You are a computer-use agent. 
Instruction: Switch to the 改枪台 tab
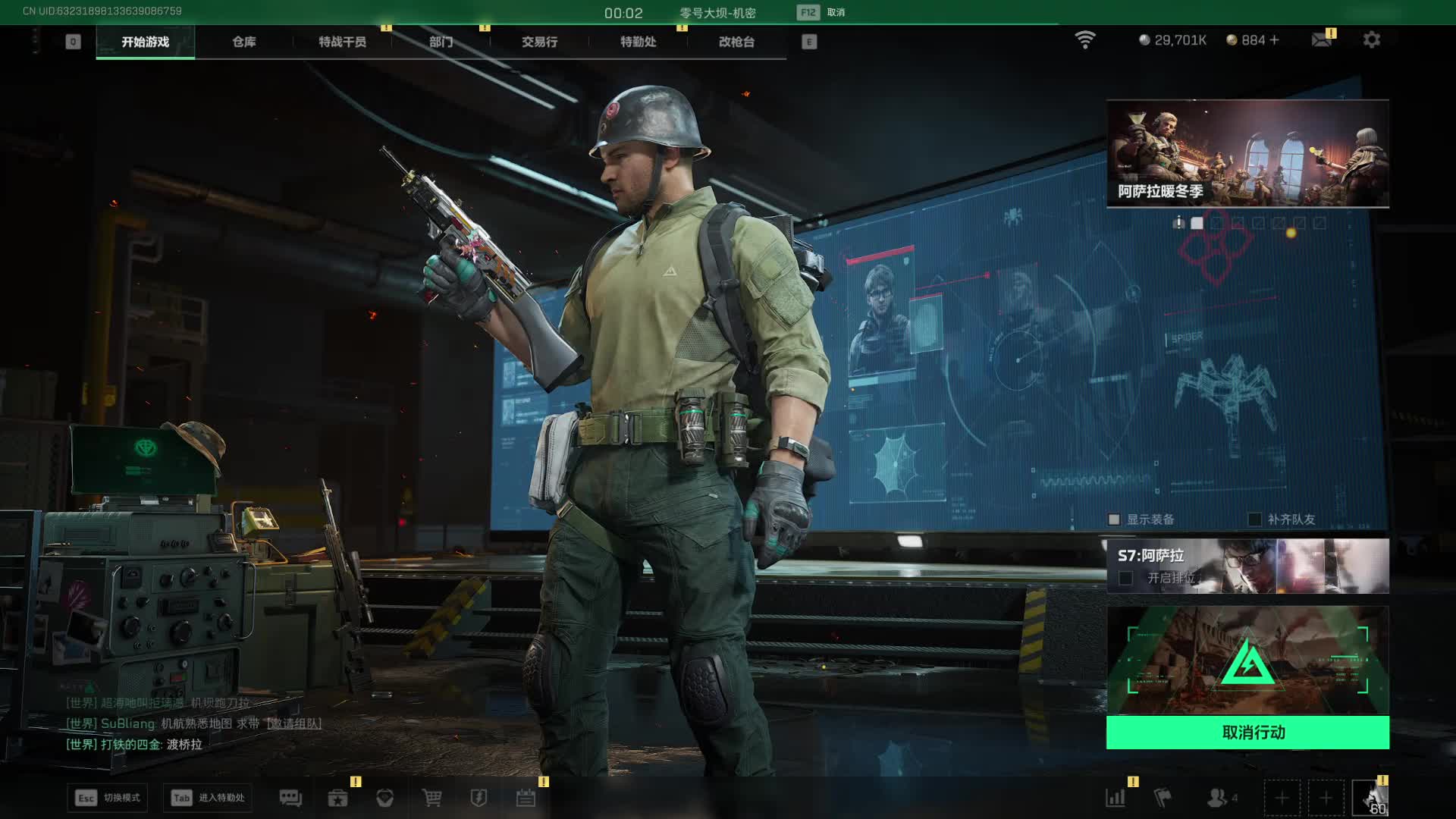pos(736,42)
